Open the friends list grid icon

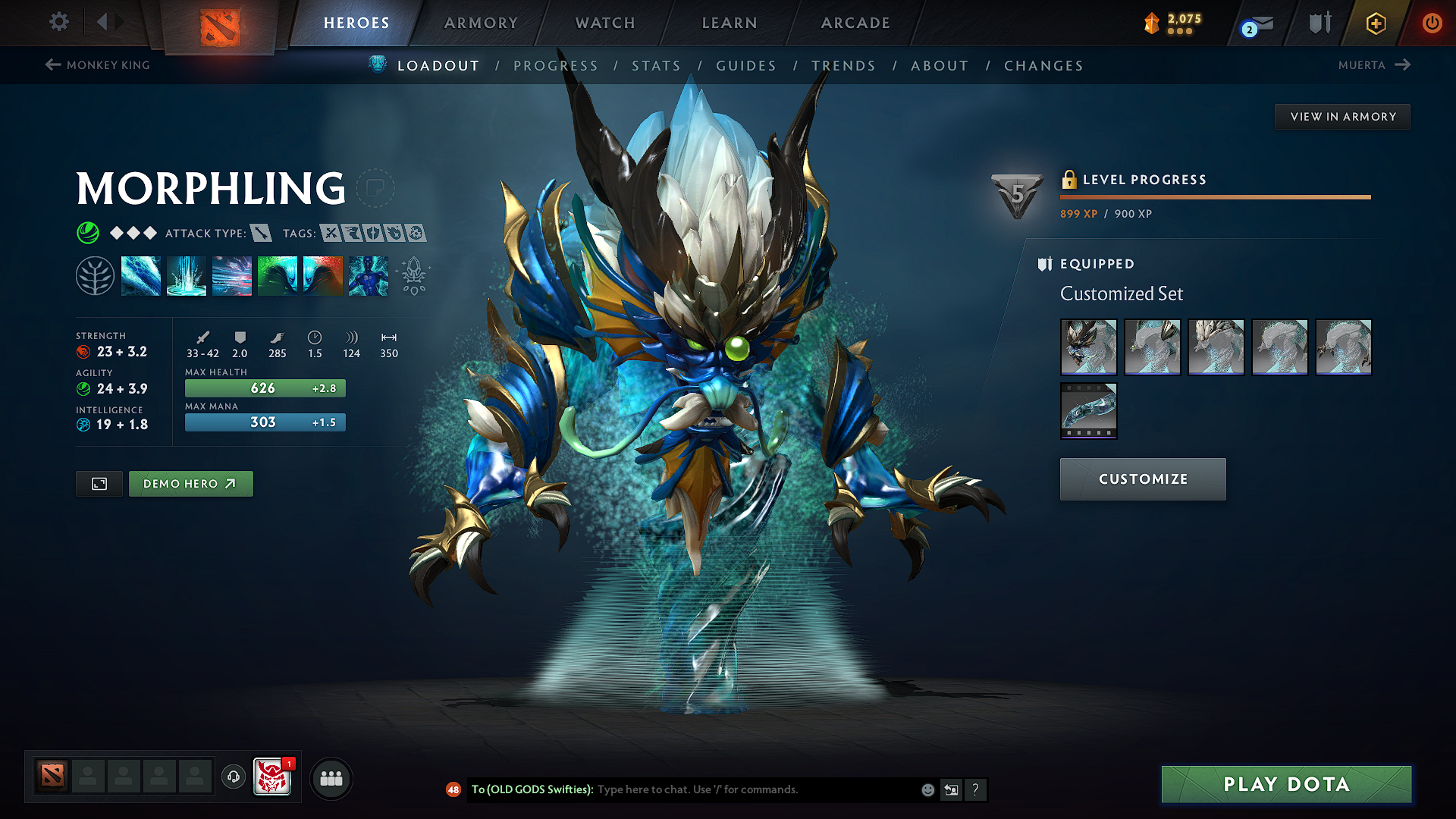coord(331,778)
